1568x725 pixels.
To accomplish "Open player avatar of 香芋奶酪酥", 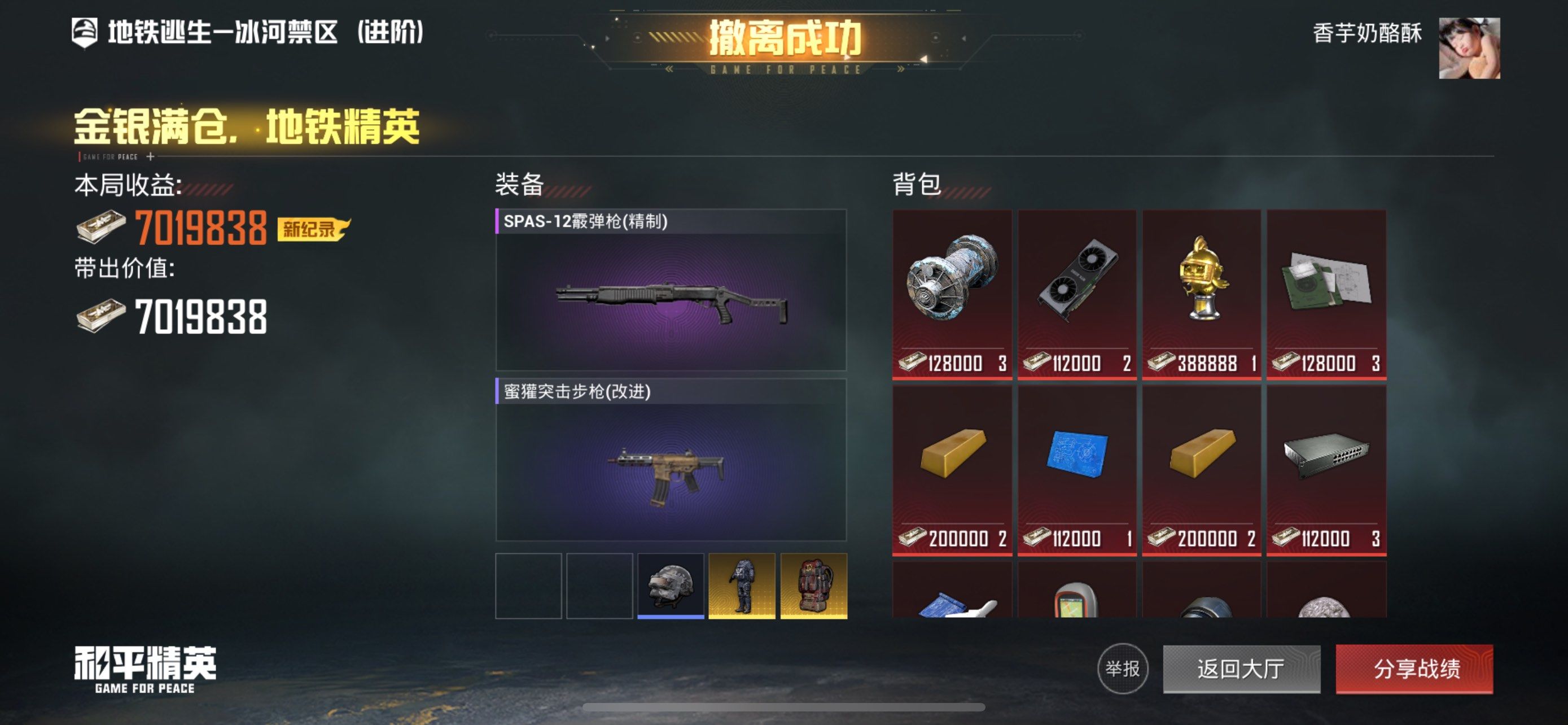I will click(x=1468, y=48).
